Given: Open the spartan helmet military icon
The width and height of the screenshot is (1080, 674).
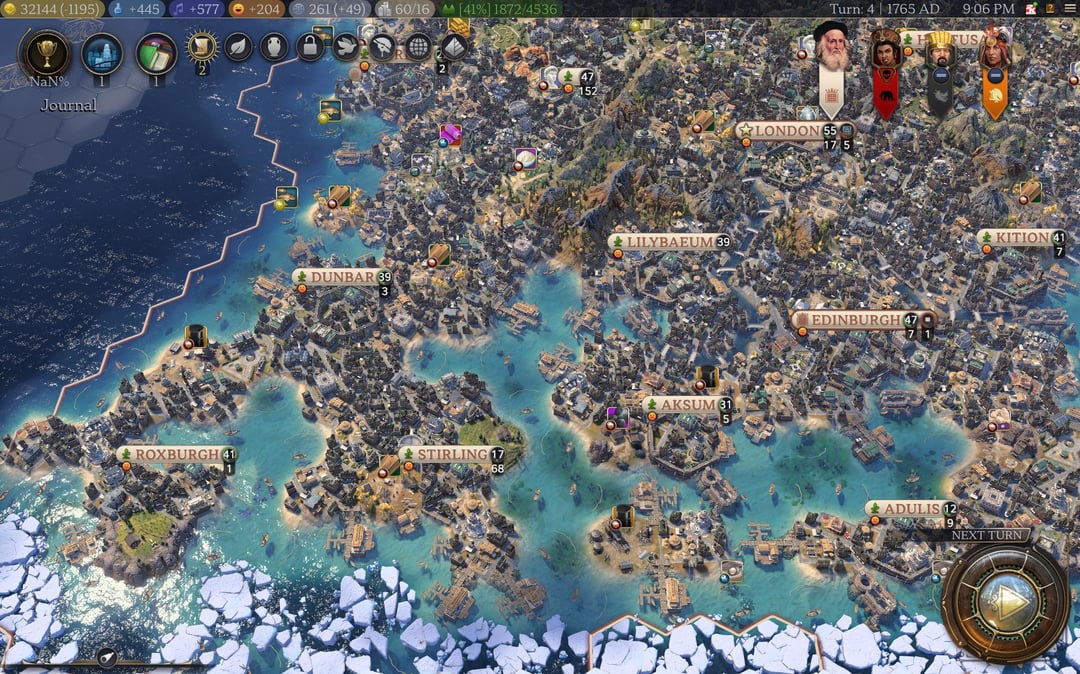Looking at the screenshot, I should (x=382, y=46).
